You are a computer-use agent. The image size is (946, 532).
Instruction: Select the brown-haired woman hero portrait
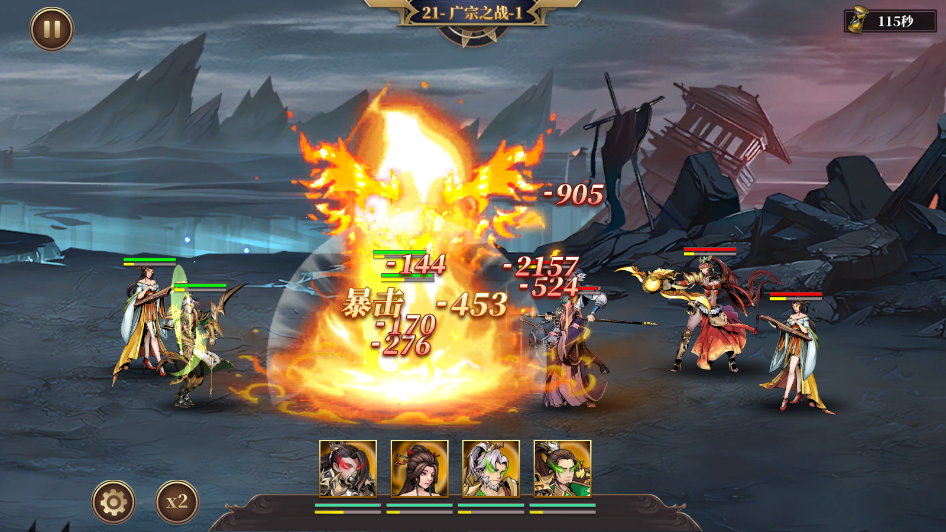[x=419, y=468]
